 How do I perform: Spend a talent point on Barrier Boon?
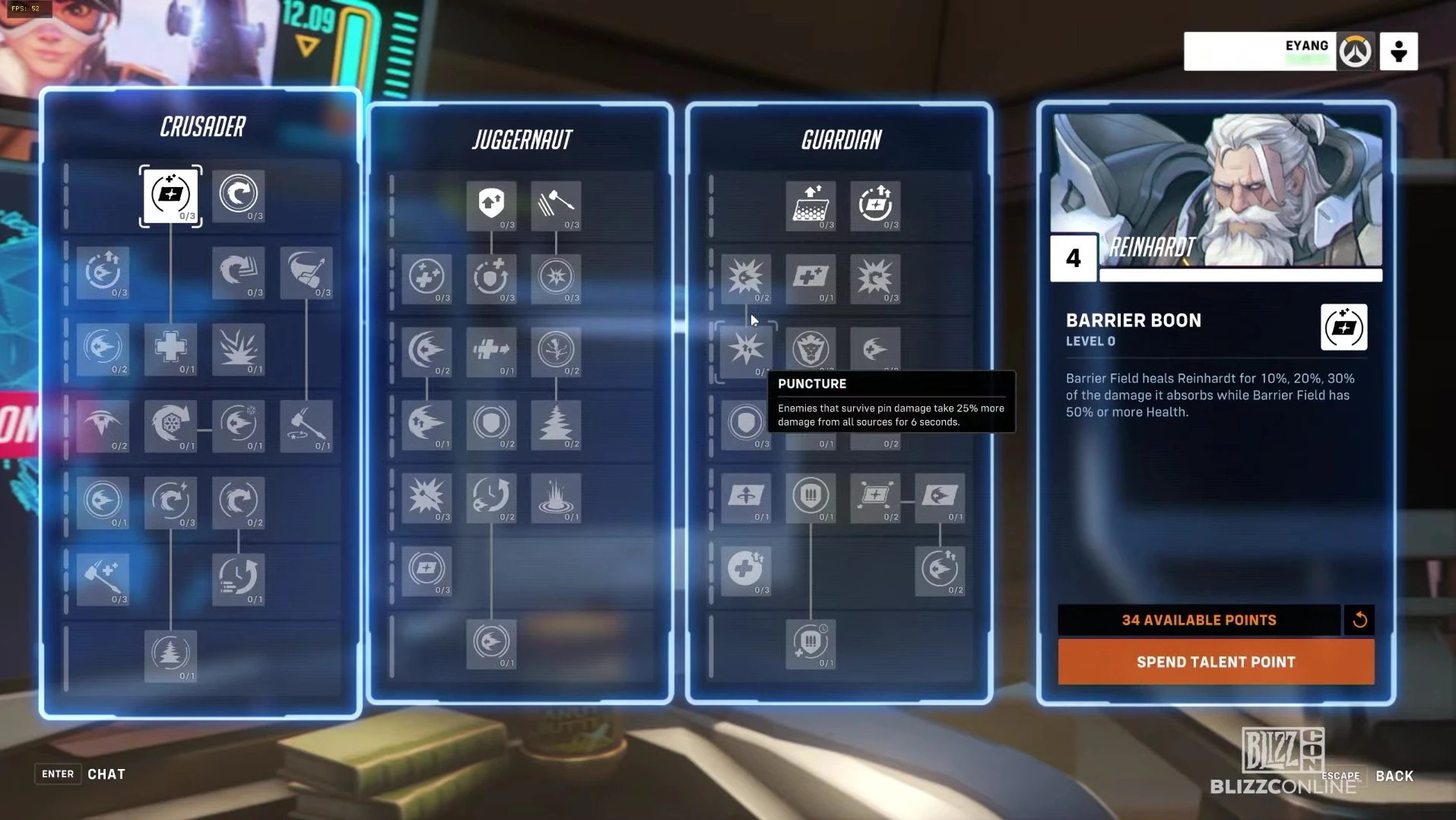point(1215,662)
